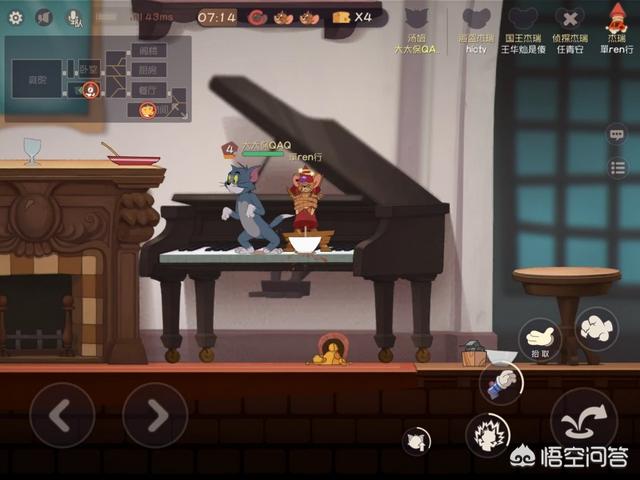Viewport: 640px width, 480px height.
Task: Open the settings gear menu
Action: tap(16, 17)
